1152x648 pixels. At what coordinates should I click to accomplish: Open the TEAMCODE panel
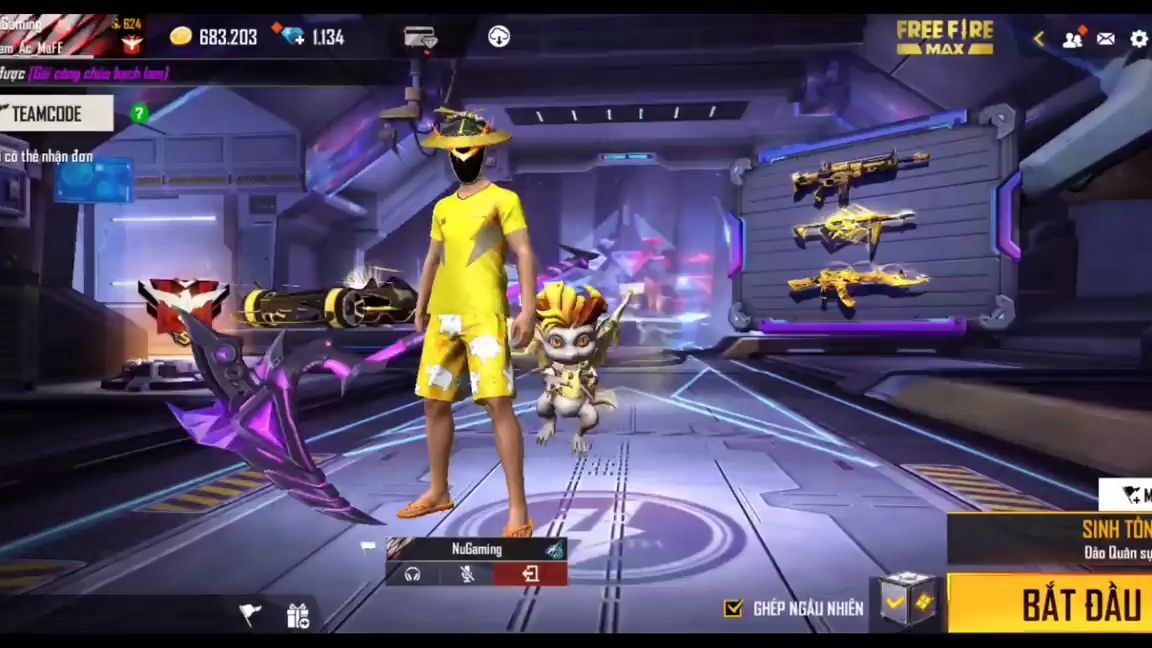point(56,113)
